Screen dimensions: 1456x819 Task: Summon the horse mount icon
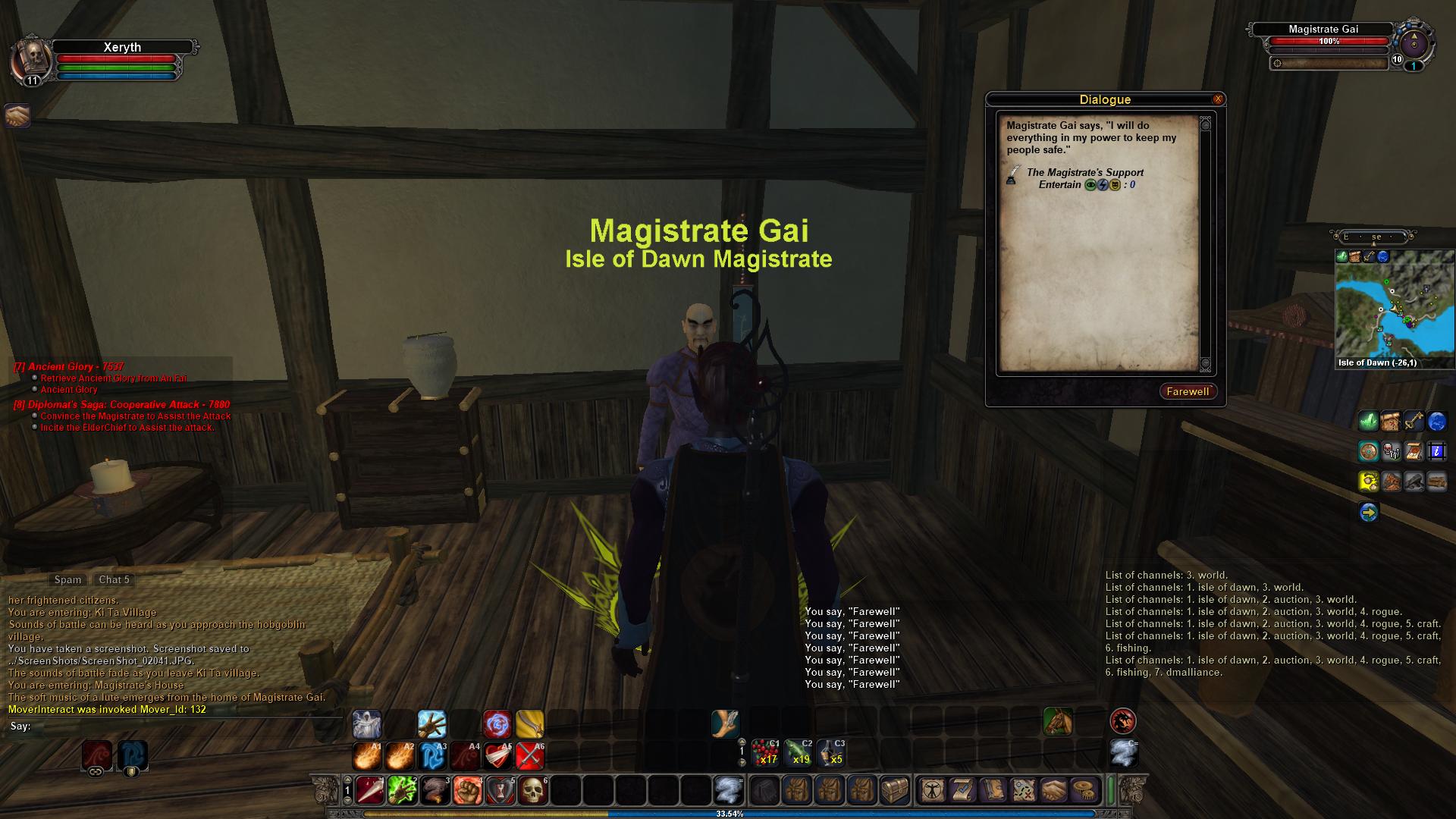click(1058, 721)
